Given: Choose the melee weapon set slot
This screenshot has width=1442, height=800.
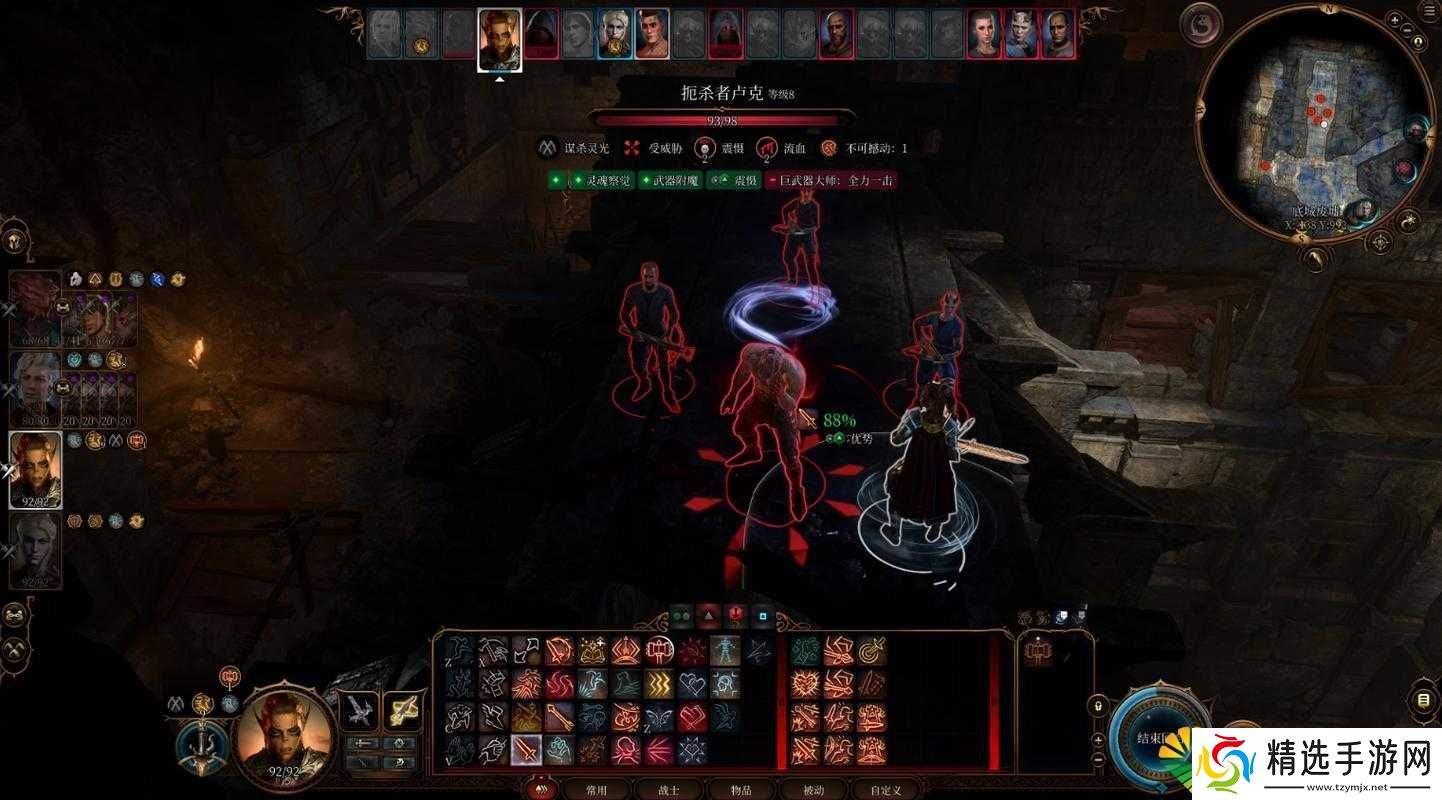Looking at the screenshot, I should [x=359, y=710].
